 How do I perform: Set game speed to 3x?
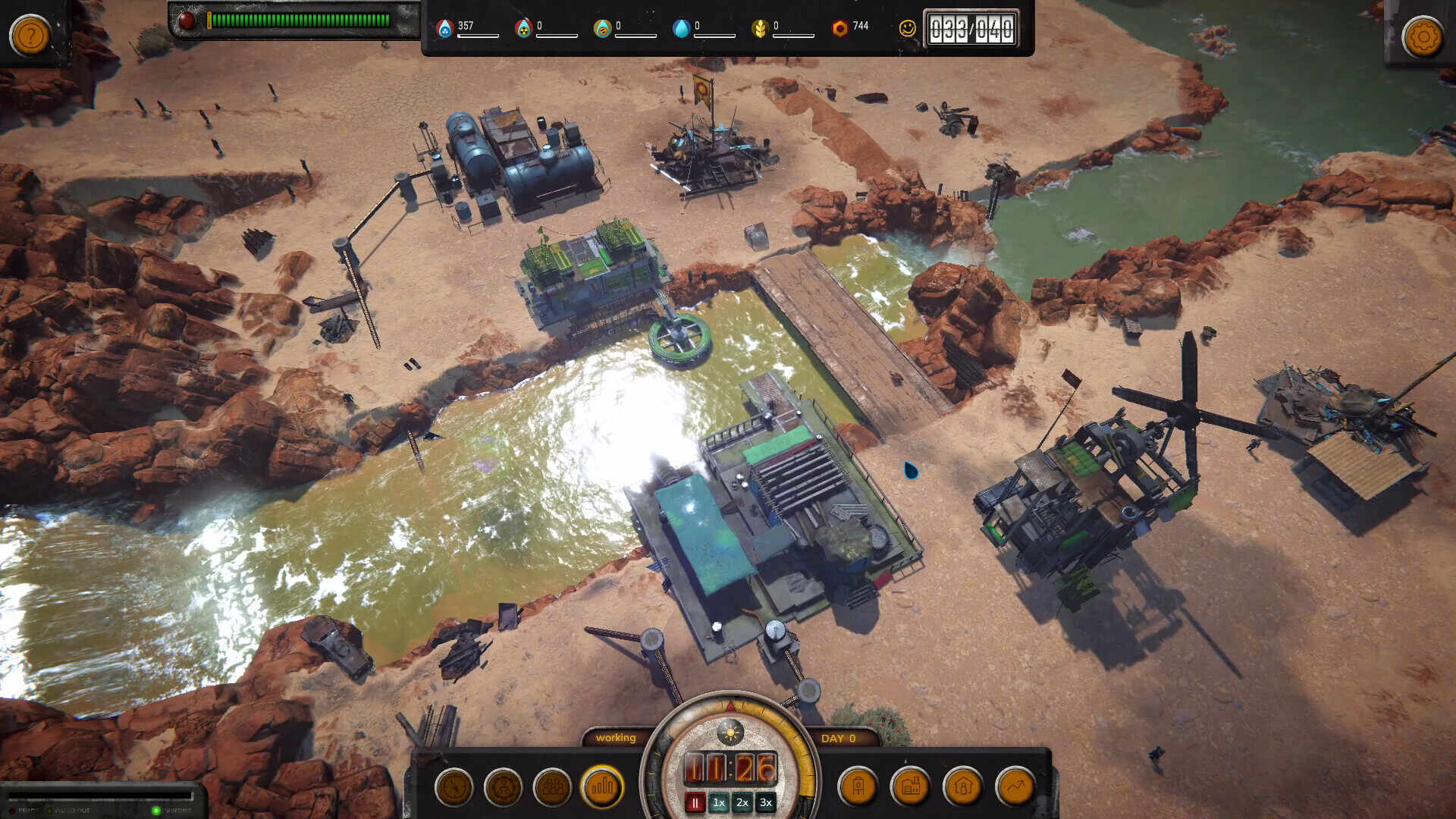click(766, 803)
